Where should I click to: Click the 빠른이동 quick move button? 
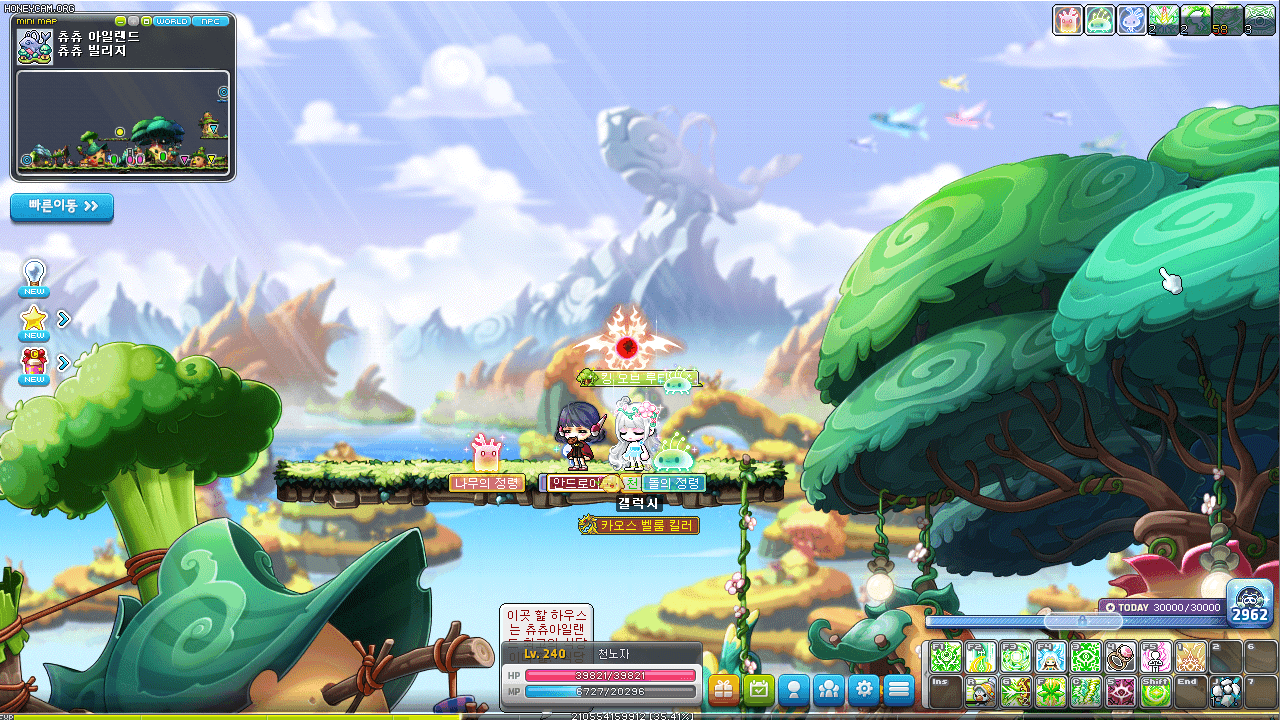(x=62, y=207)
